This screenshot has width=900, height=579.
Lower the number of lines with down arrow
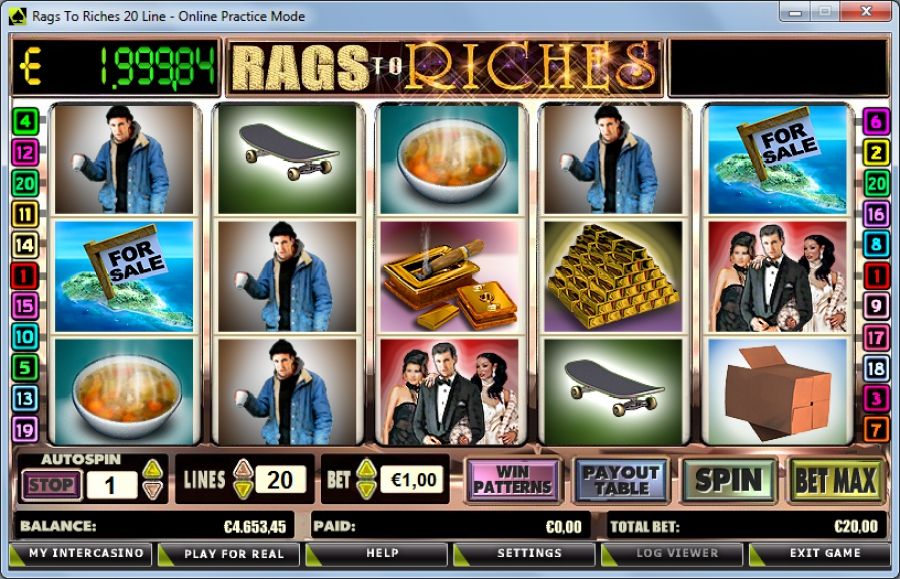click(x=243, y=490)
